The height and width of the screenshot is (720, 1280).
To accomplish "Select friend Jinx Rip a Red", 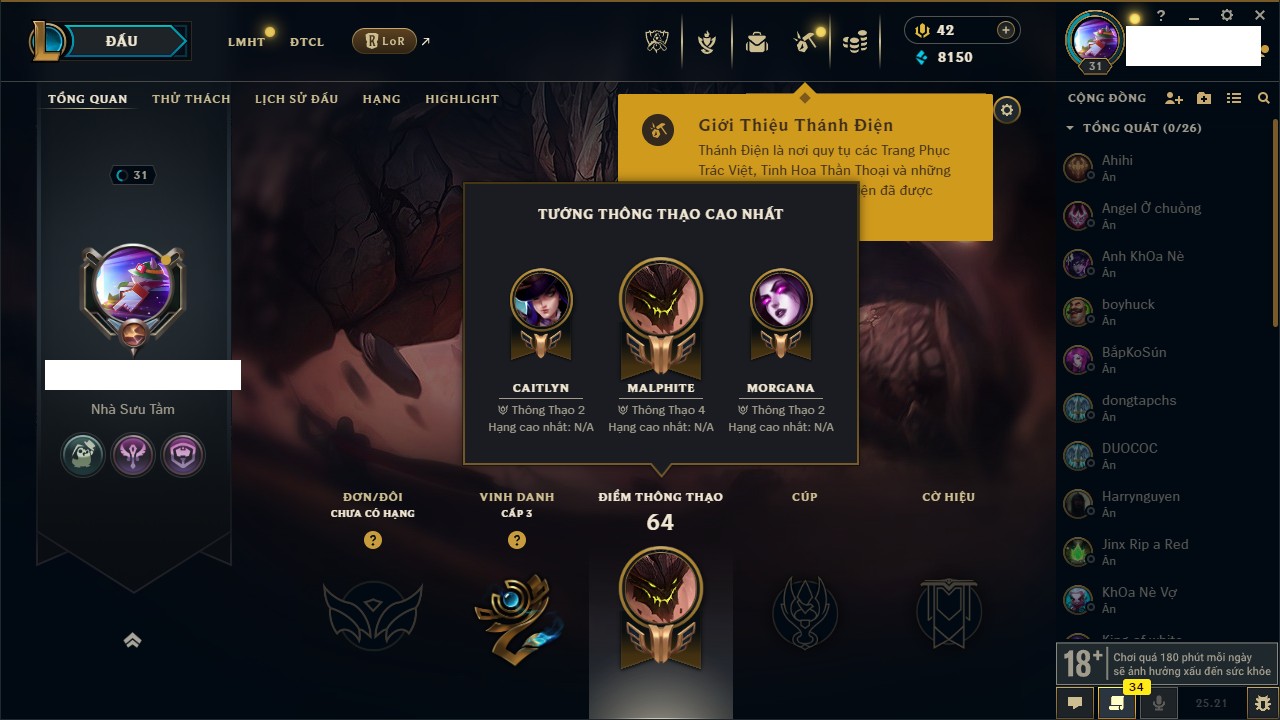I will click(1144, 551).
